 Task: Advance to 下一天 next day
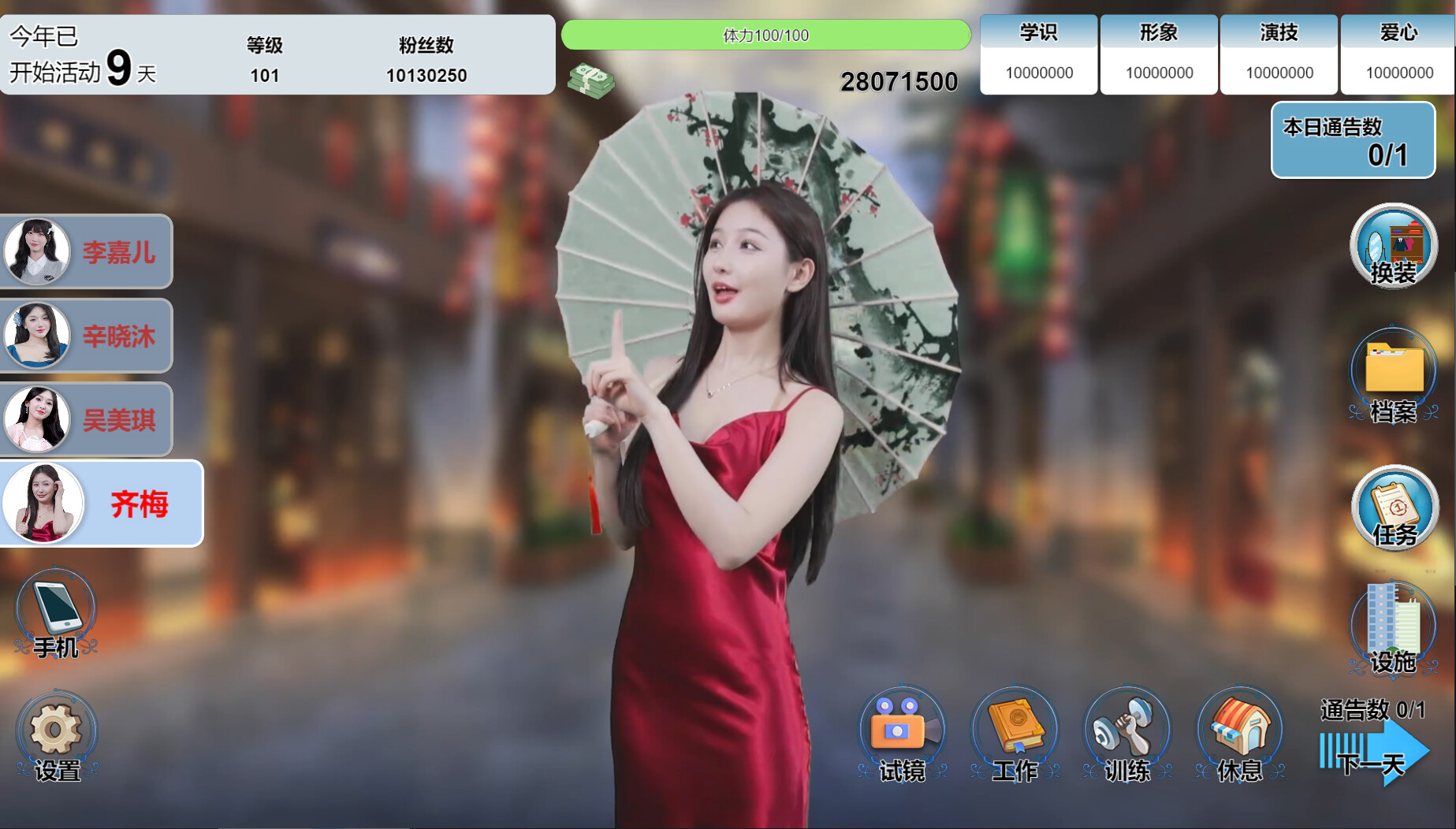pos(1372,760)
